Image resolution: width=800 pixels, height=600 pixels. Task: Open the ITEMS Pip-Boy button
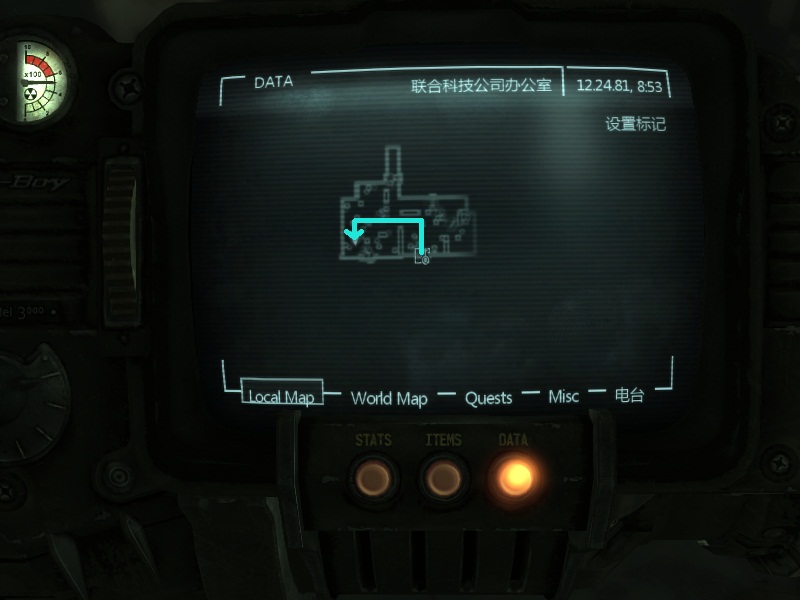coord(443,479)
